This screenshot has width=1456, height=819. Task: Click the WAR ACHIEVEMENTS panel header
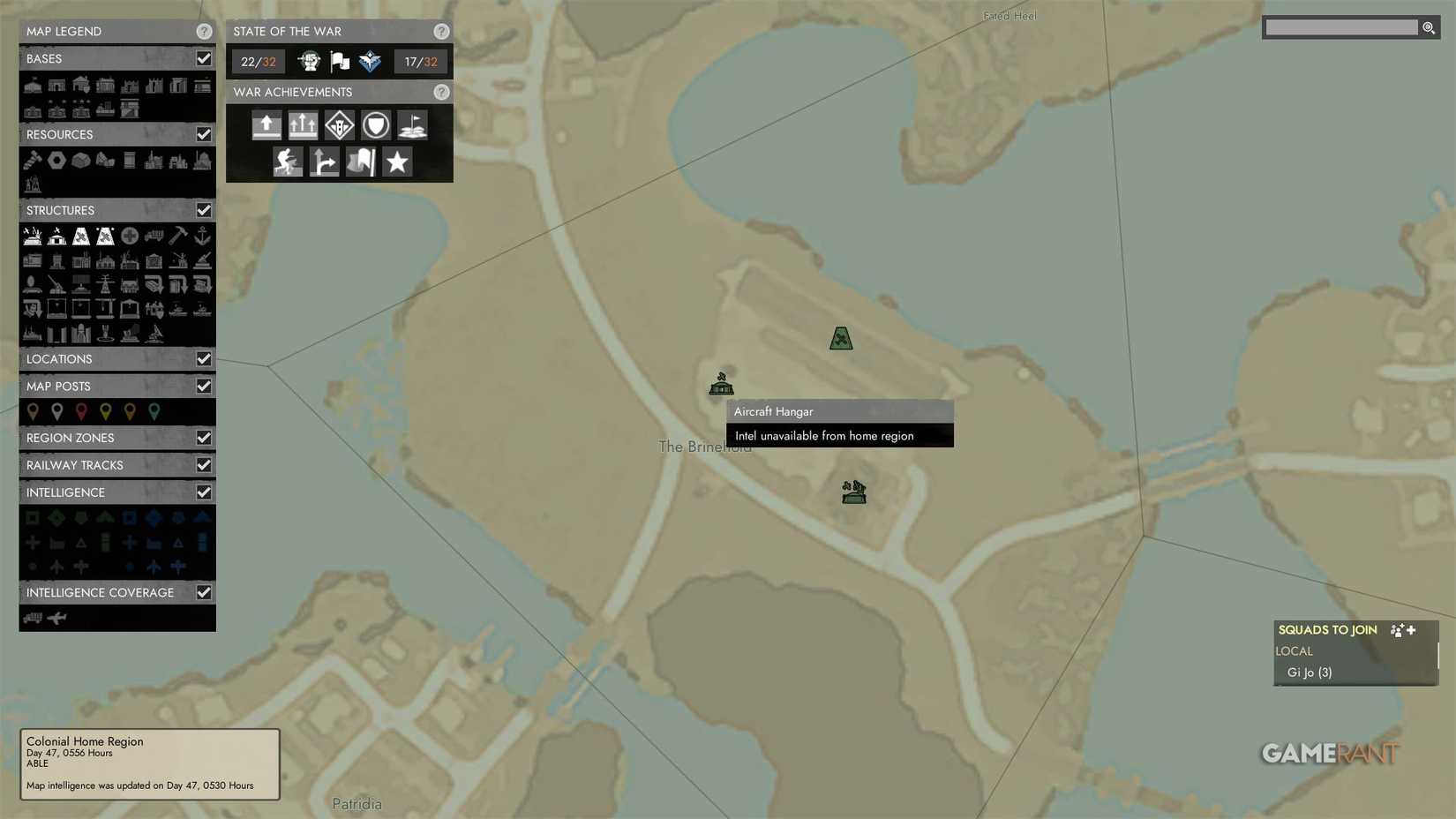[x=292, y=92]
